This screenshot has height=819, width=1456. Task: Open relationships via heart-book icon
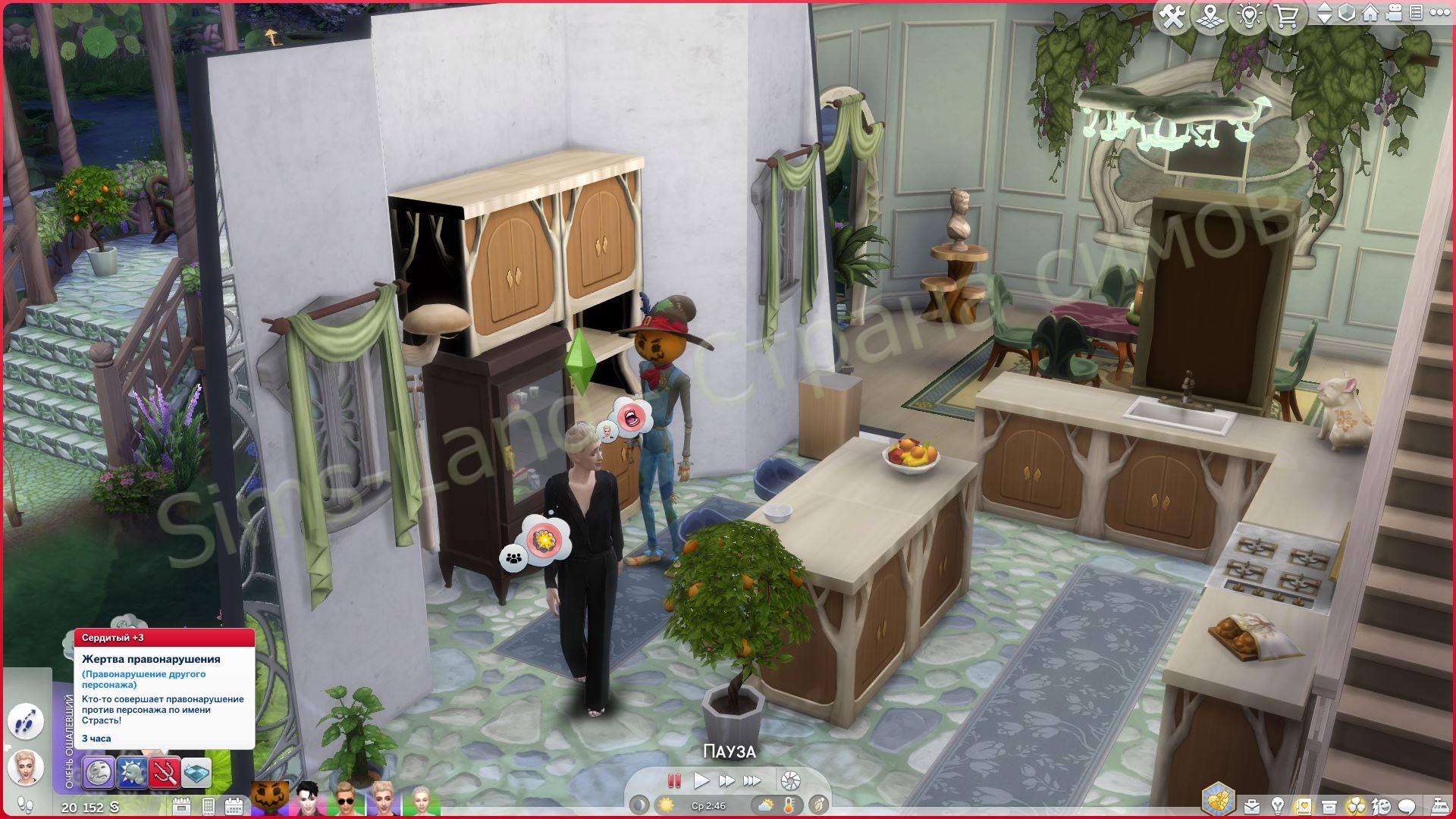click(1304, 806)
